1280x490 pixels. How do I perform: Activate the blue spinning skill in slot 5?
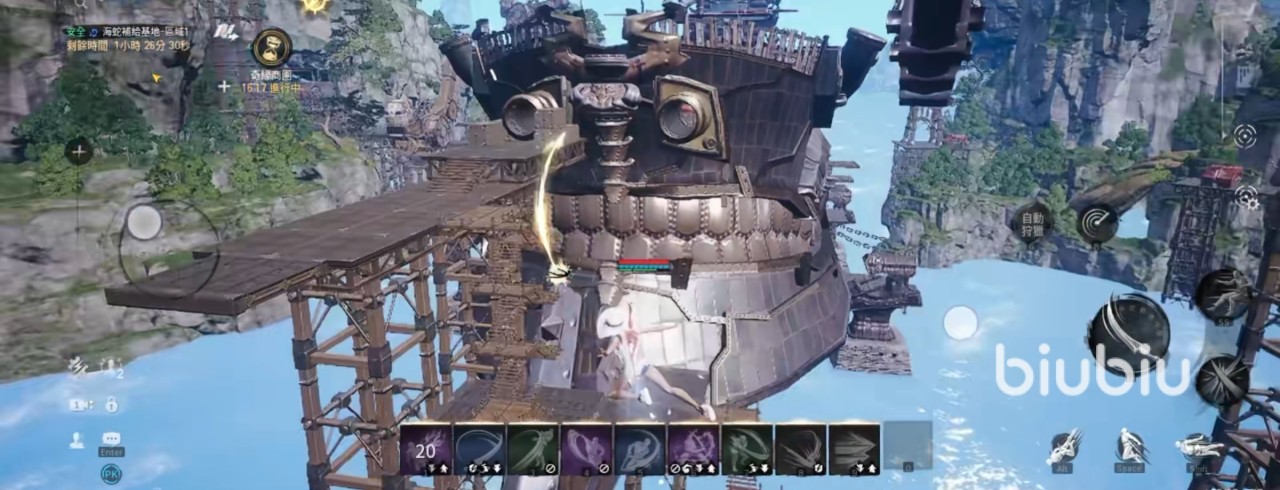[x=640, y=448]
